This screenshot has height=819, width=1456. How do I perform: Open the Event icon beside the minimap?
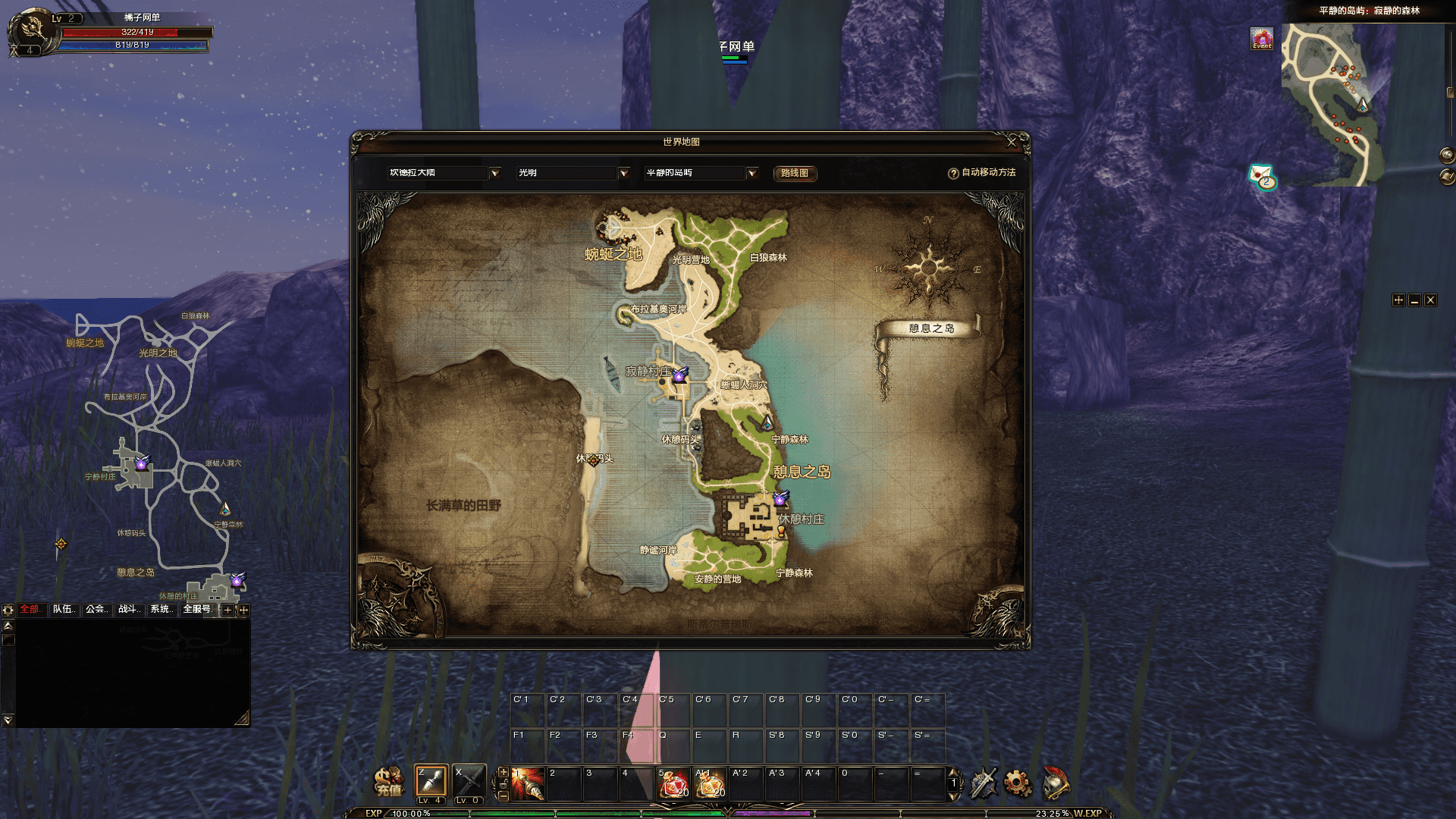pos(1262,39)
